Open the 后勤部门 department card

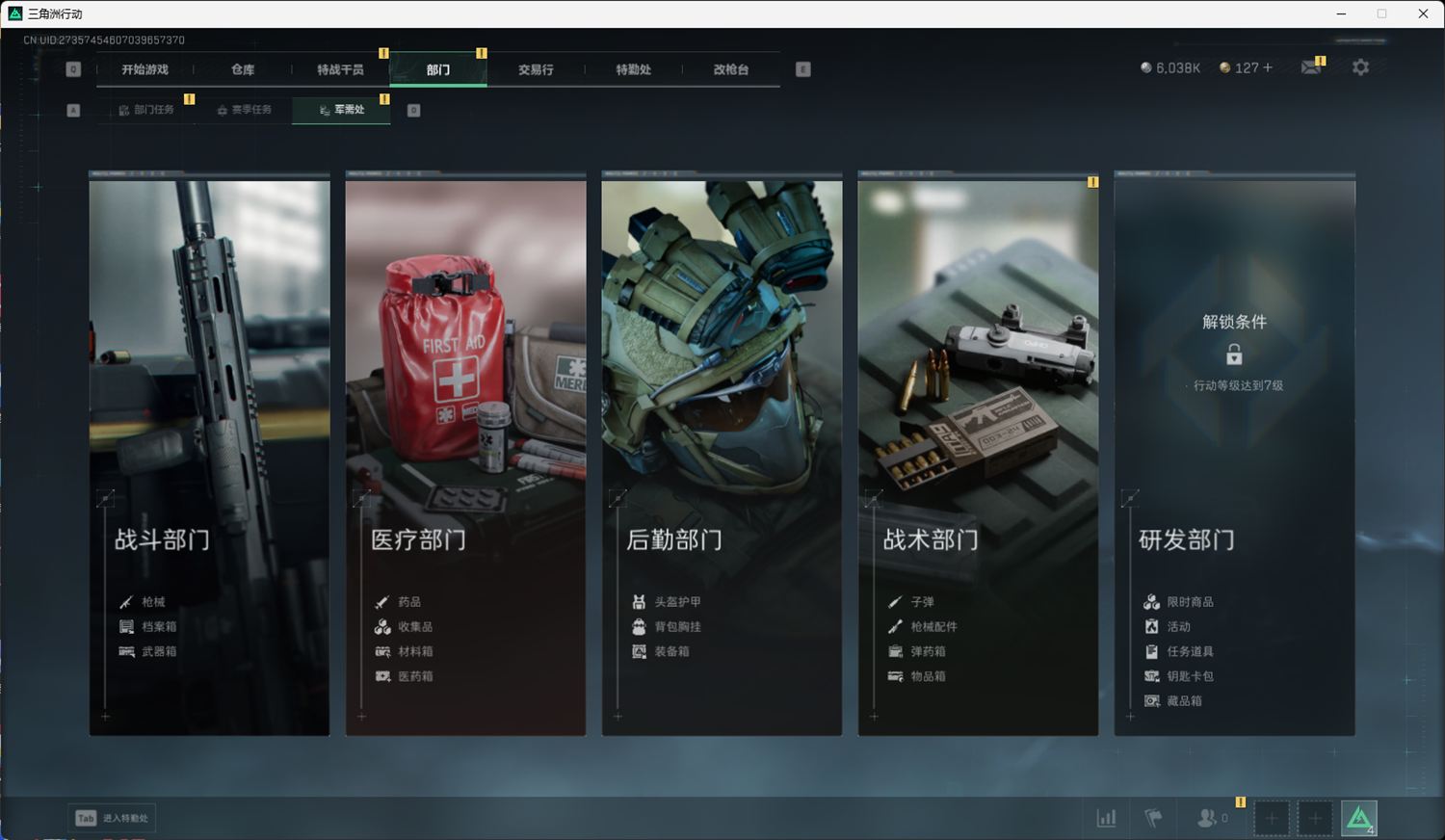[722, 453]
